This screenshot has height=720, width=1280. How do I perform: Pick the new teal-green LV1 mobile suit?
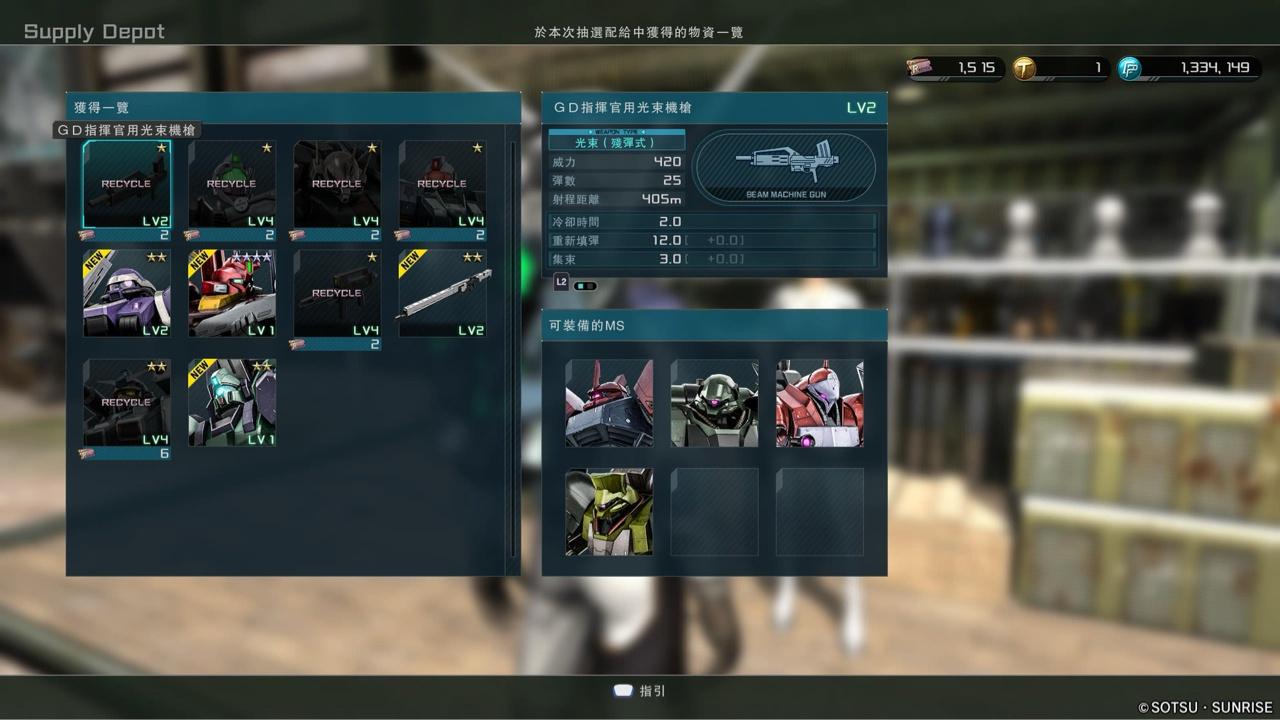coord(232,403)
